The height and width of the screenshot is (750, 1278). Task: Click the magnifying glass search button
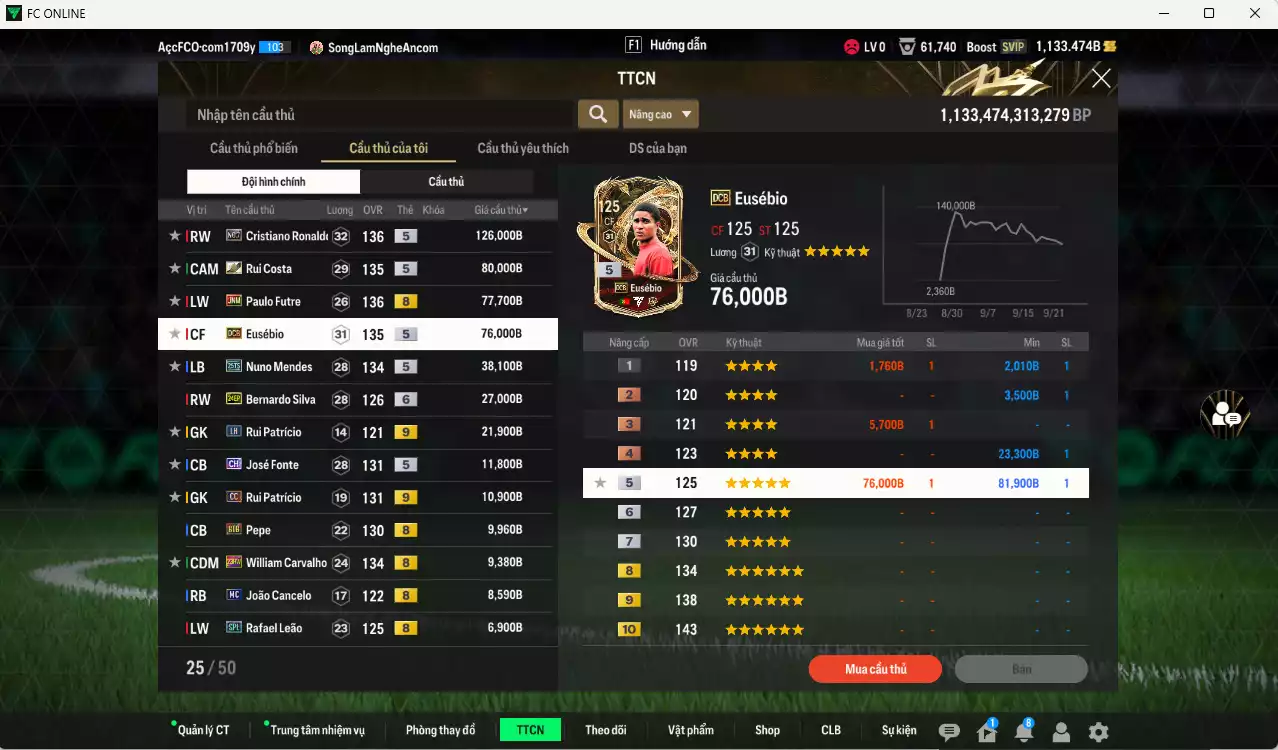tap(598, 114)
